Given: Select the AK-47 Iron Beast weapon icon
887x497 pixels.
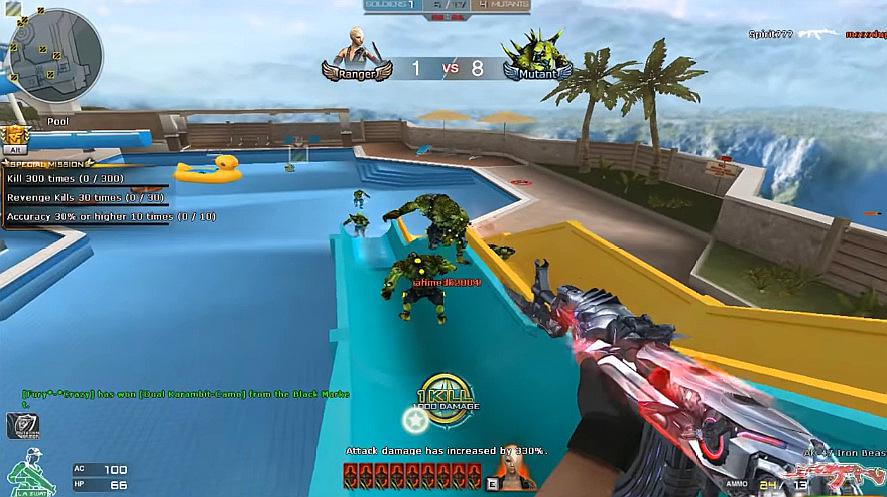Looking at the screenshot, I should (x=850, y=469).
